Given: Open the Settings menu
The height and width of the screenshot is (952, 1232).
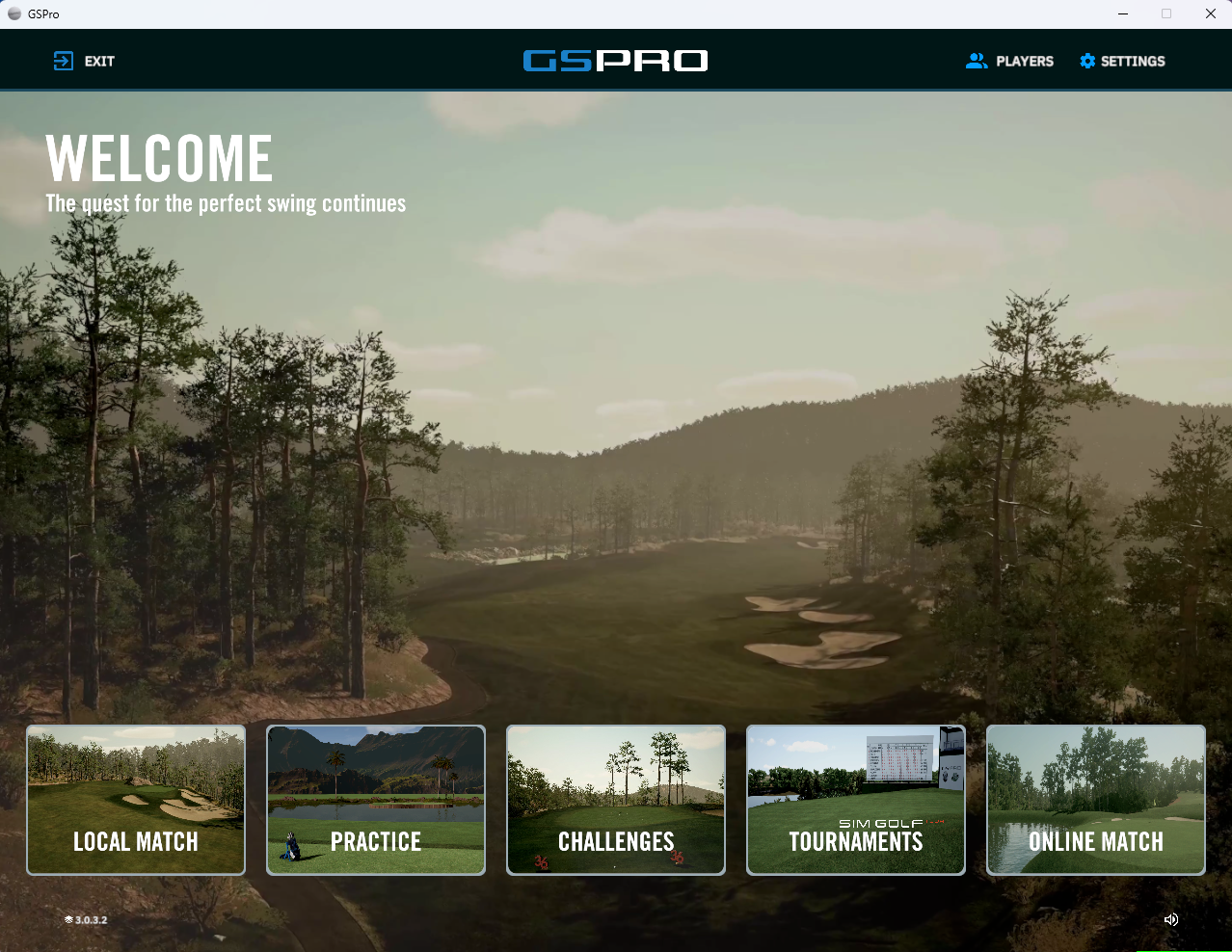Looking at the screenshot, I should click(1122, 62).
